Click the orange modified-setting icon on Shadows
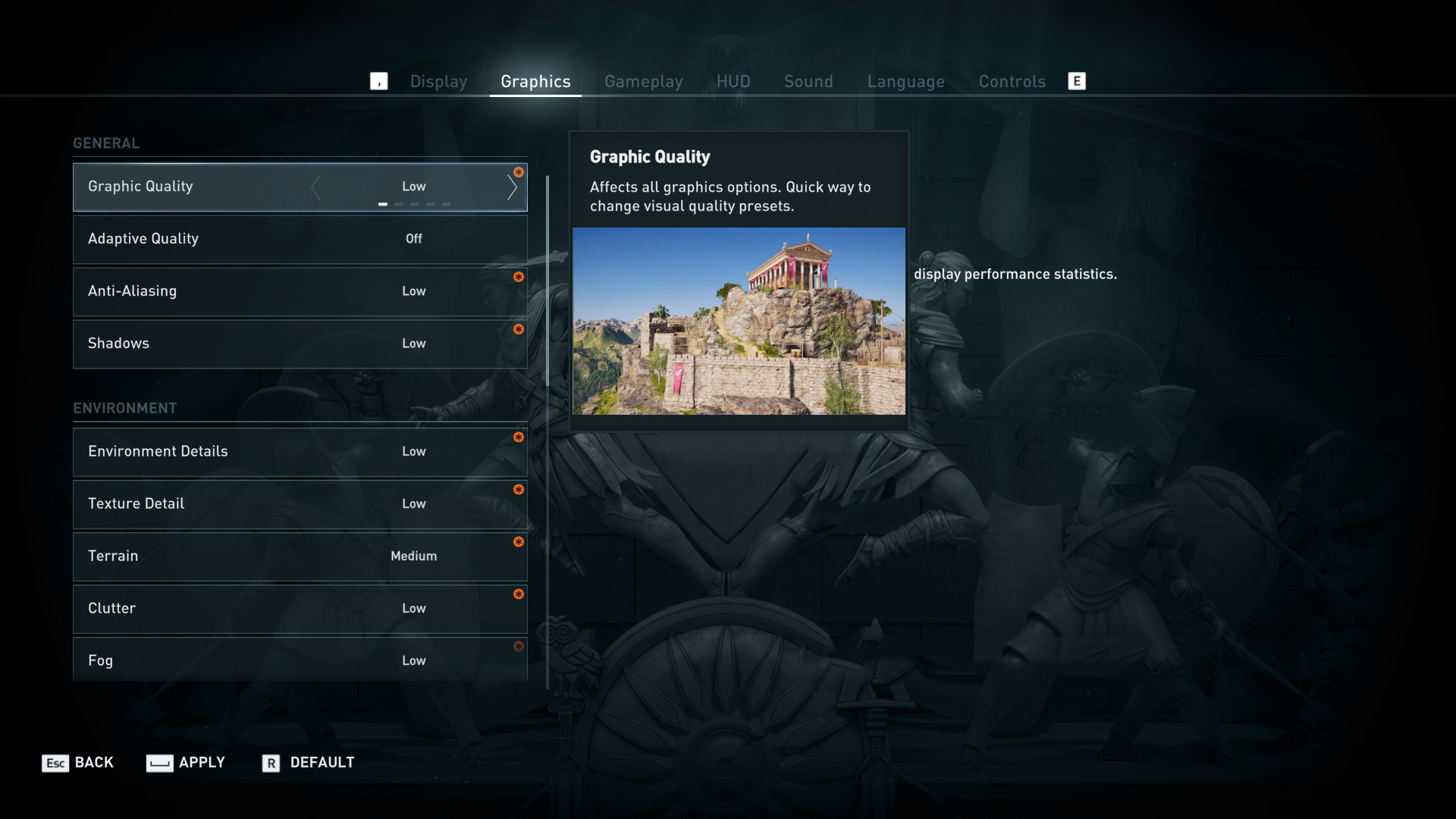Image resolution: width=1456 pixels, height=819 pixels. [x=519, y=330]
